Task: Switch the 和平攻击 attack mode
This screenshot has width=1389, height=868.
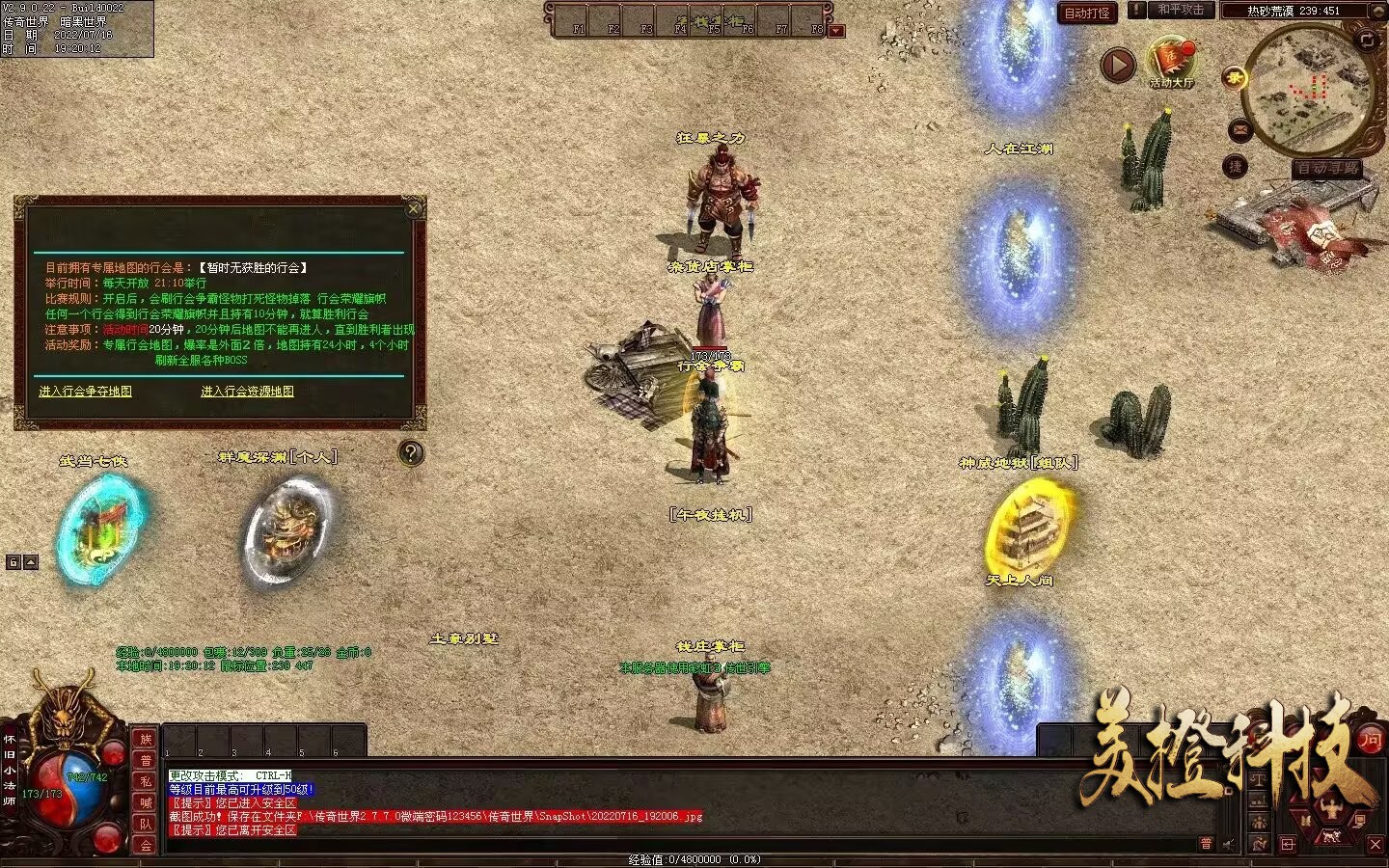Action: [1181, 11]
